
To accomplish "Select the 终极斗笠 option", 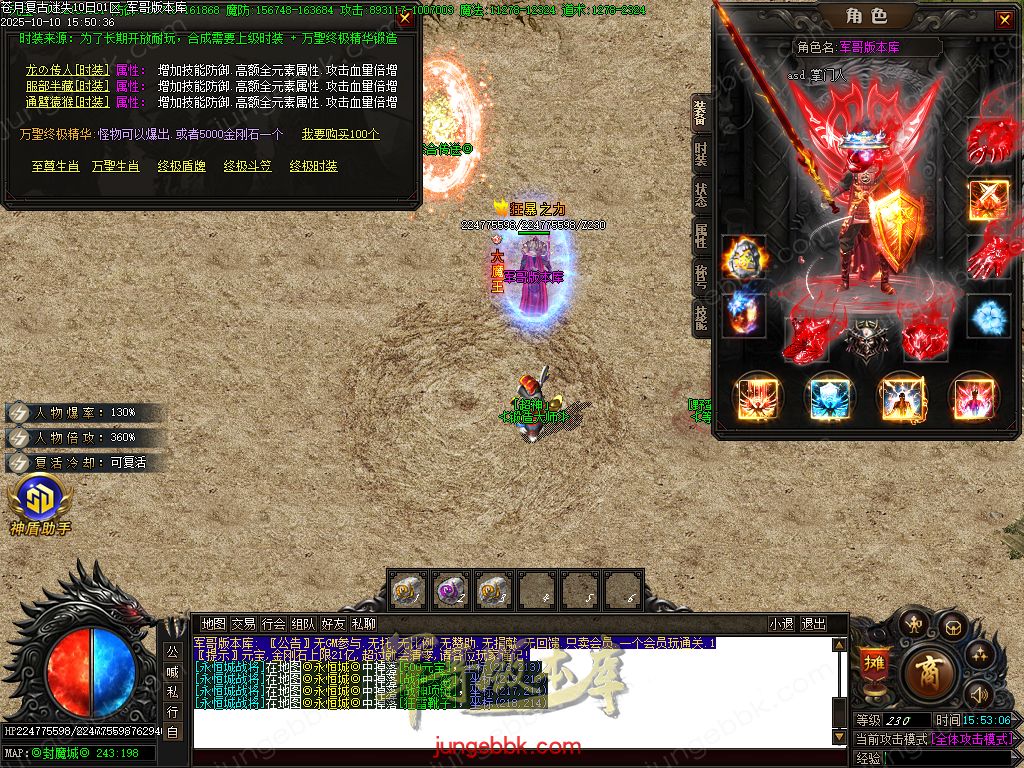I will tap(247, 166).
